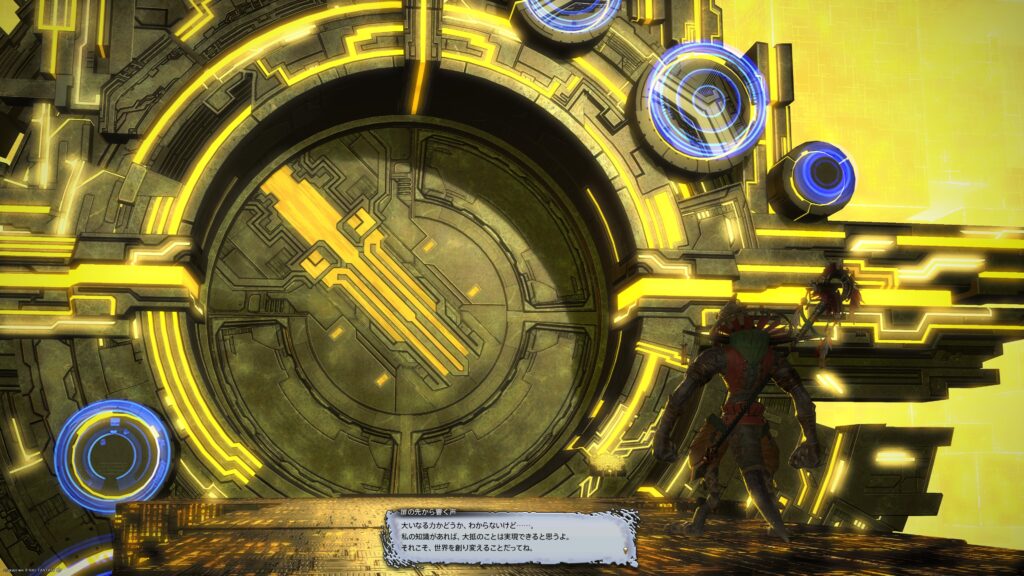
Task: Advance the dialogue text box
Action: (x=510, y=540)
